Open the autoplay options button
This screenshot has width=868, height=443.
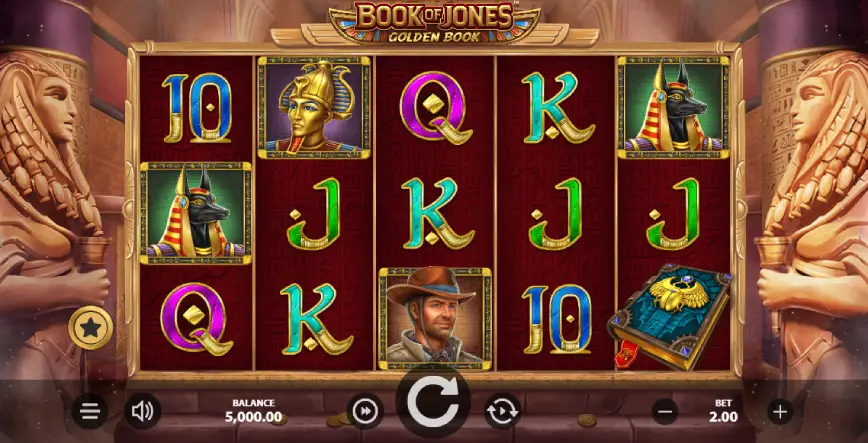(x=501, y=410)
